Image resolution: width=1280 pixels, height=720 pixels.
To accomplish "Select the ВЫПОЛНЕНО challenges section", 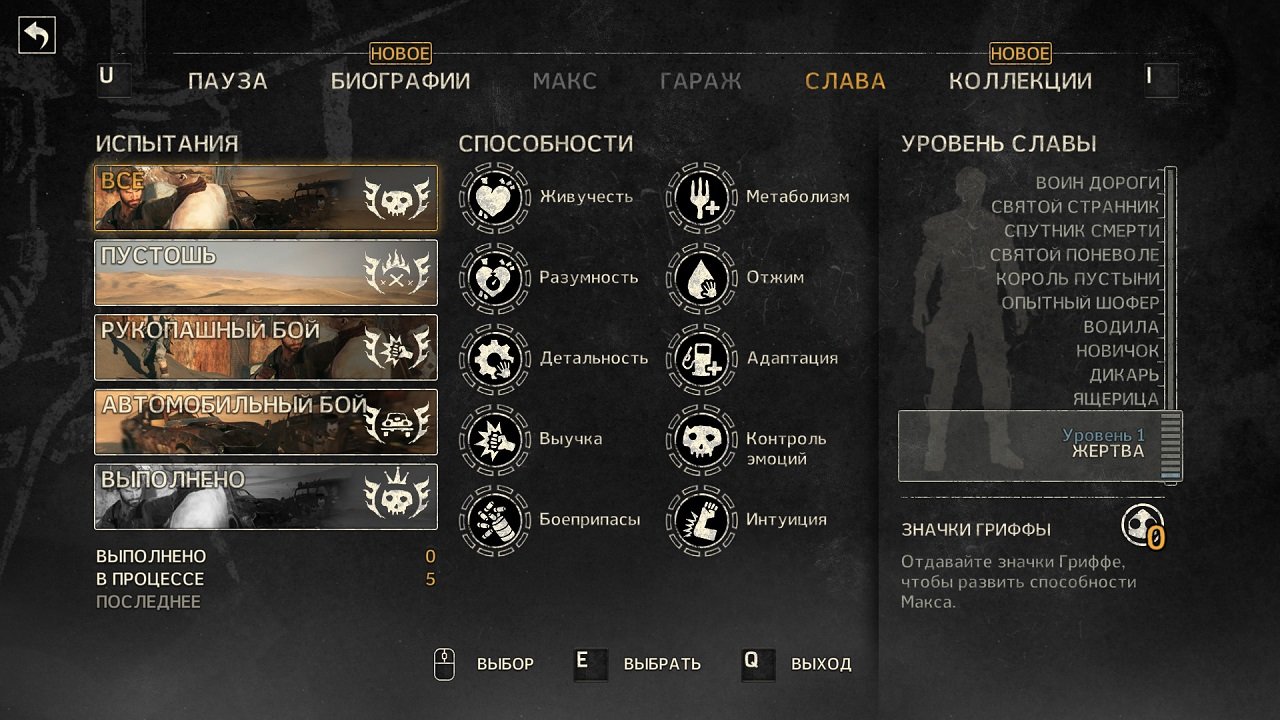I will (x=265, y=497).
